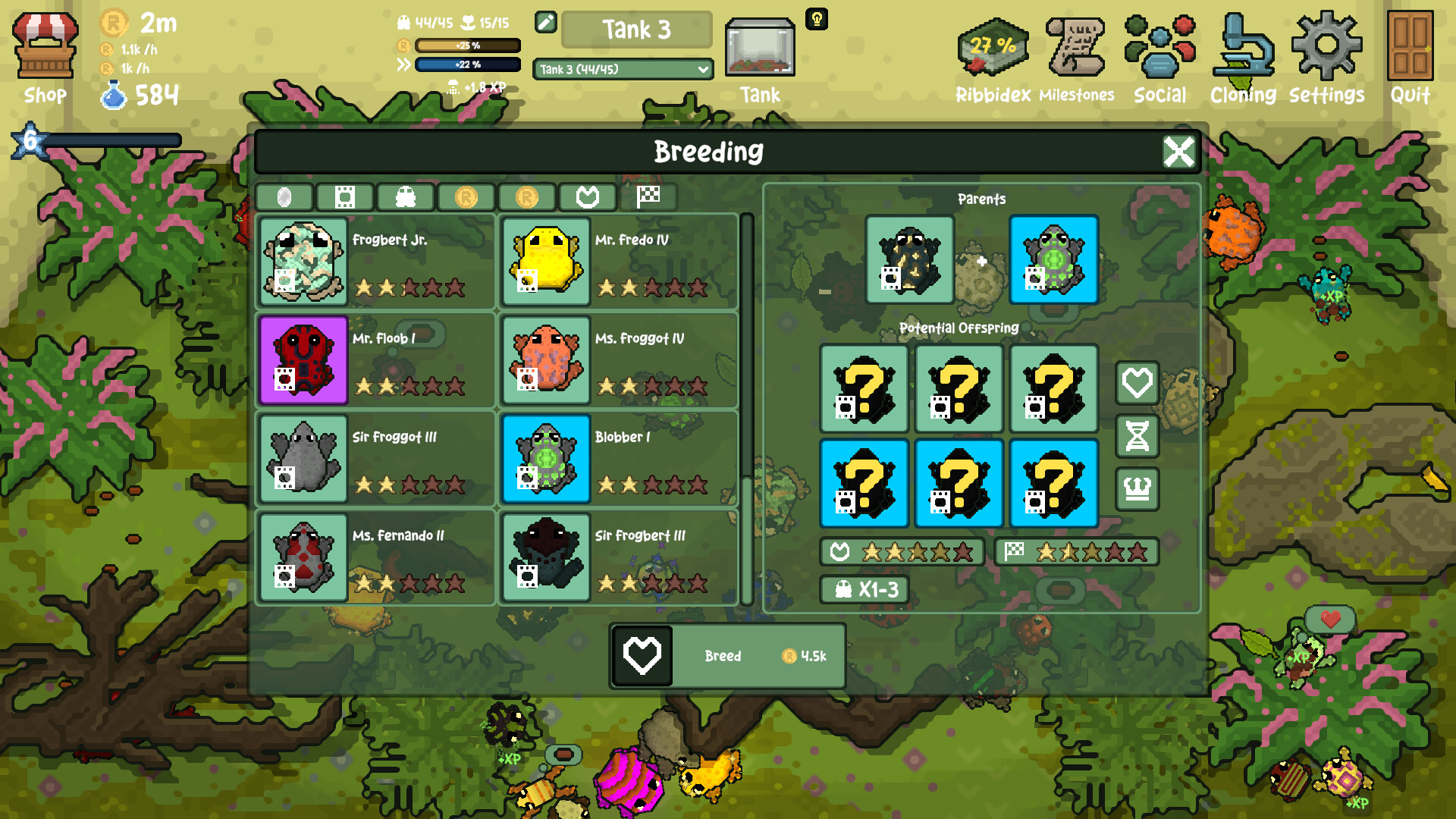Screen dimensions: 1456x819
Task: Select Frogbert Jr. from the frog list
Action: [x=376, y=262]
